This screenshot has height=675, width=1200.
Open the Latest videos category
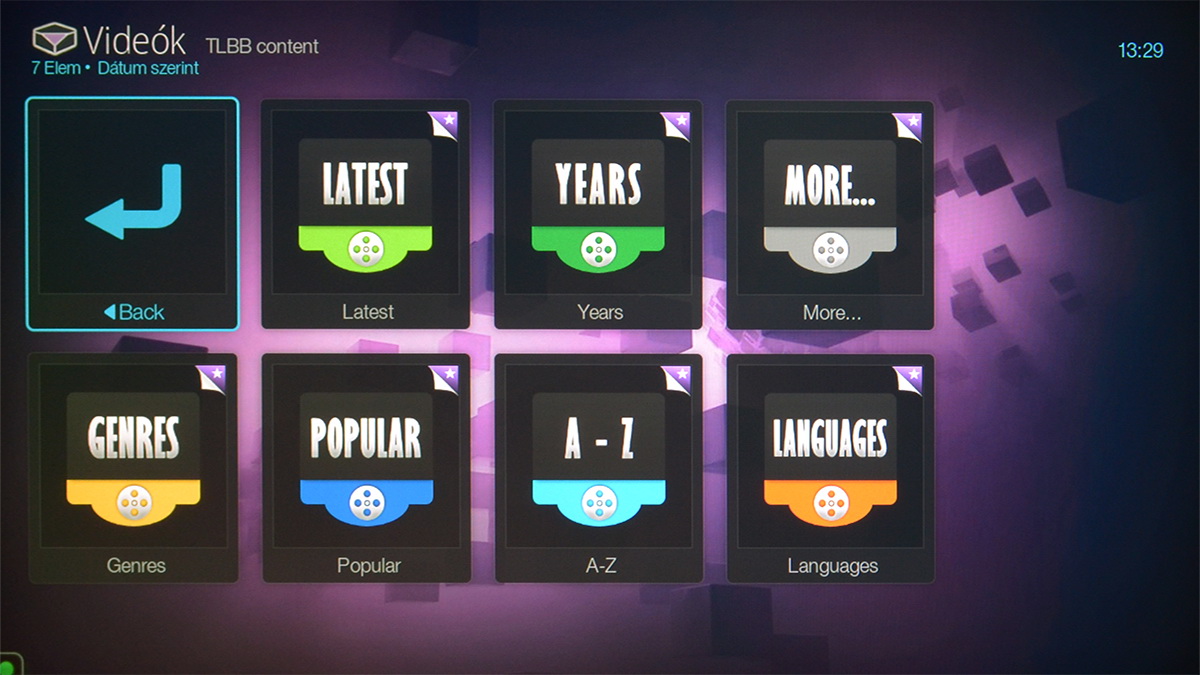[366, 213]
